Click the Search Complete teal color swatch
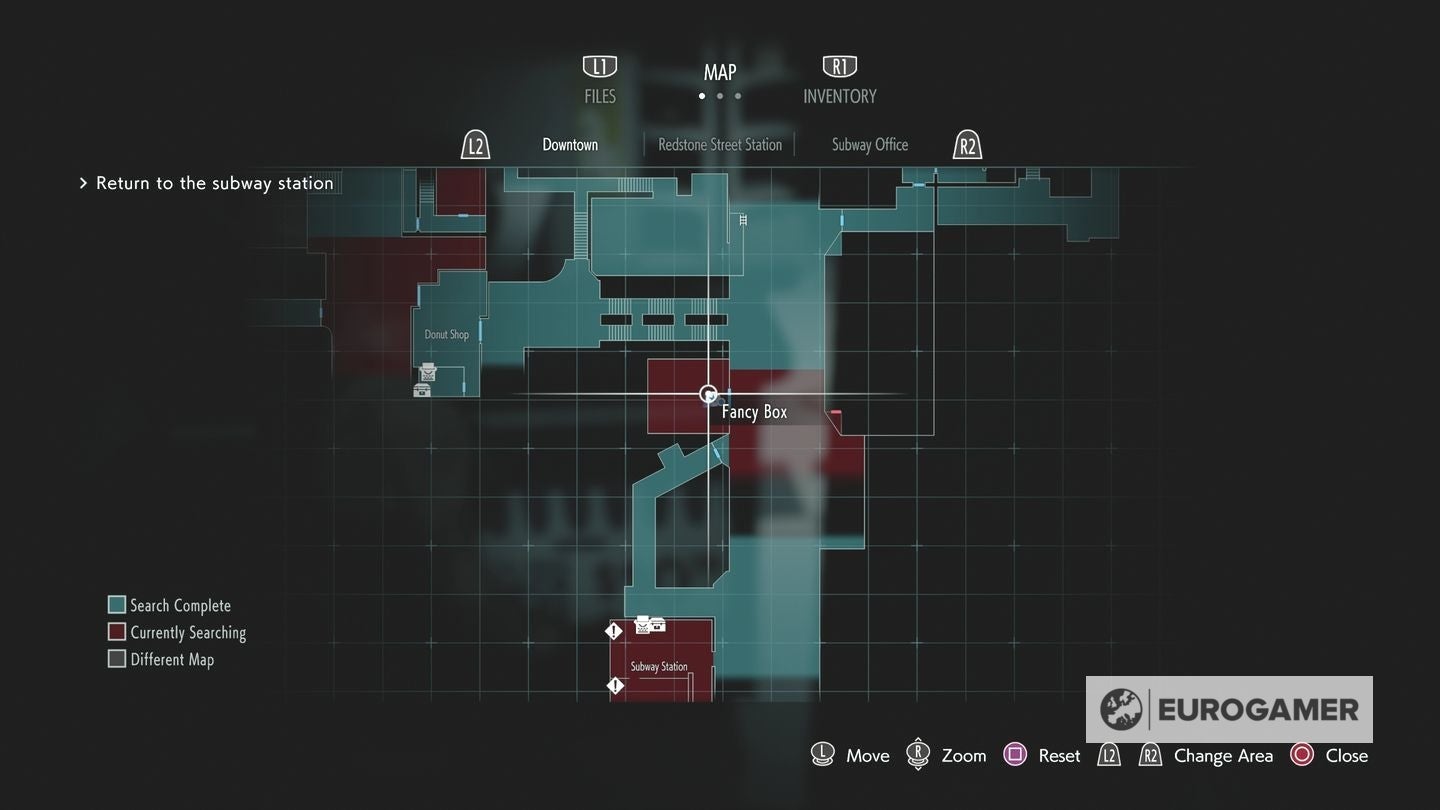The image size is (1440, 810). tap(117, 604)
